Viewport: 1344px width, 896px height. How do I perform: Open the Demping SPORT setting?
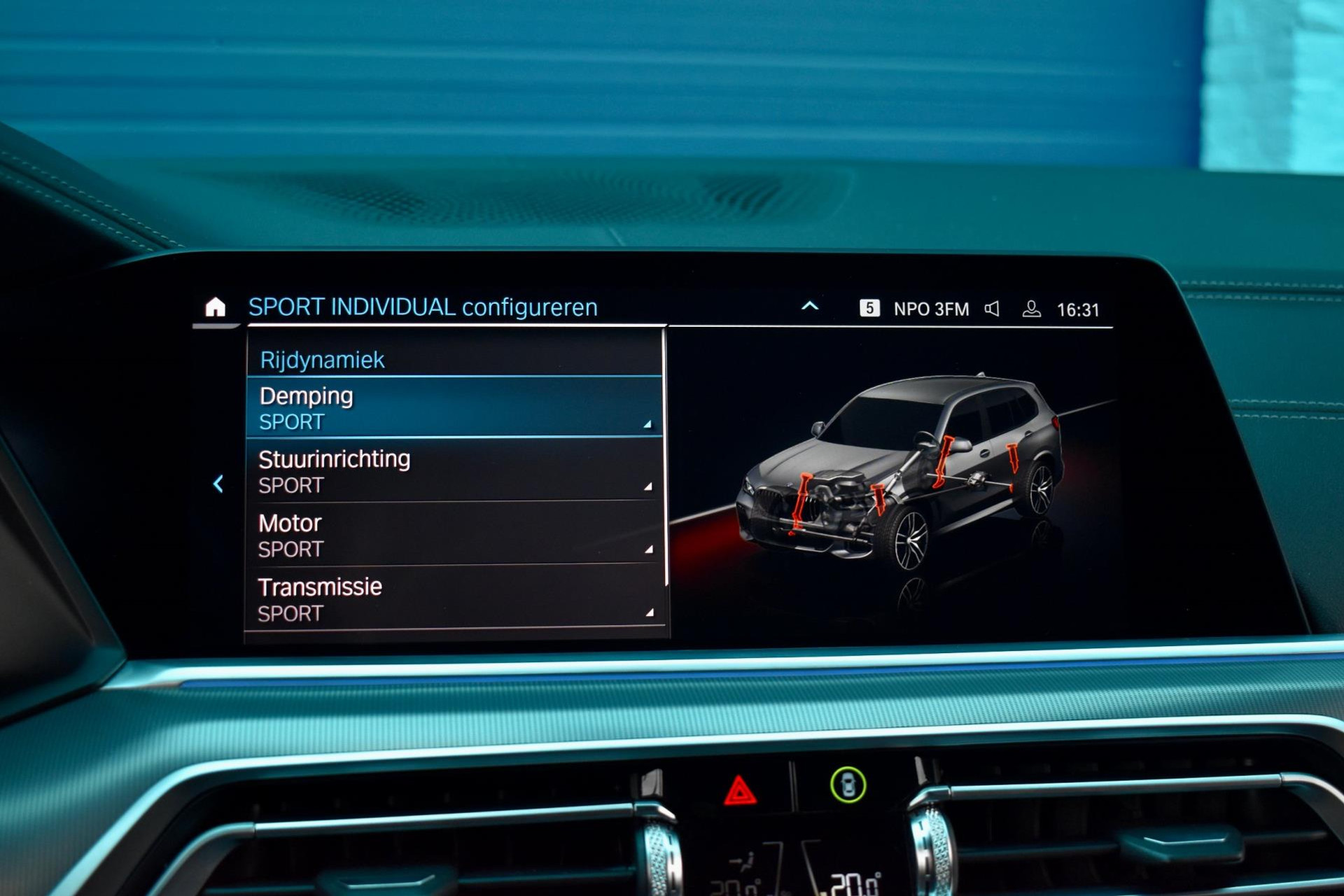454,408
